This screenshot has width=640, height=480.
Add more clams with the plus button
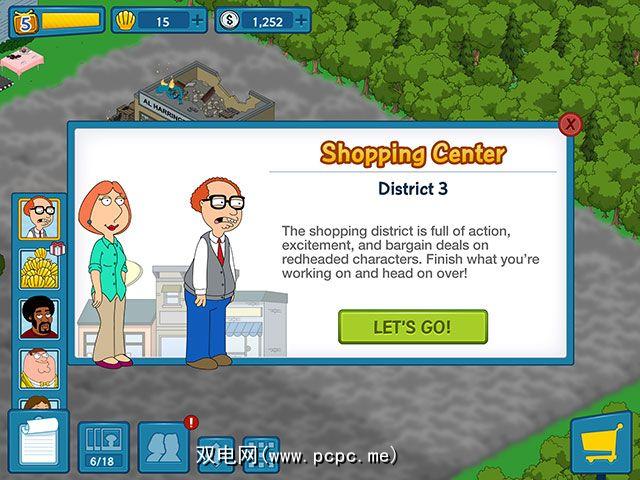click(x=196, y=20)
